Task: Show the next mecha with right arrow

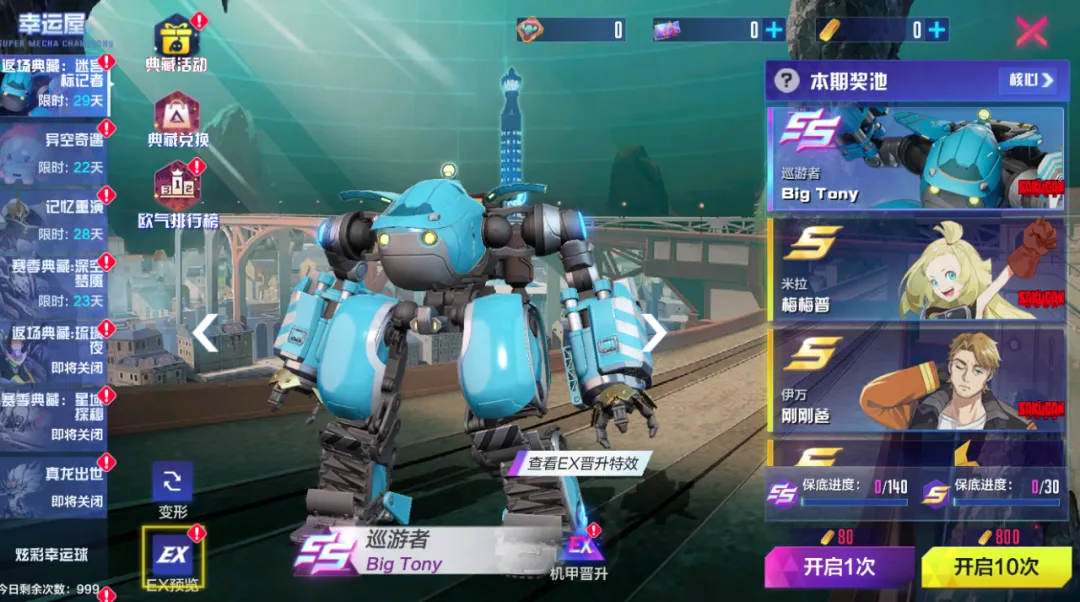Action: pyautogui.click(x=654, y=333)
